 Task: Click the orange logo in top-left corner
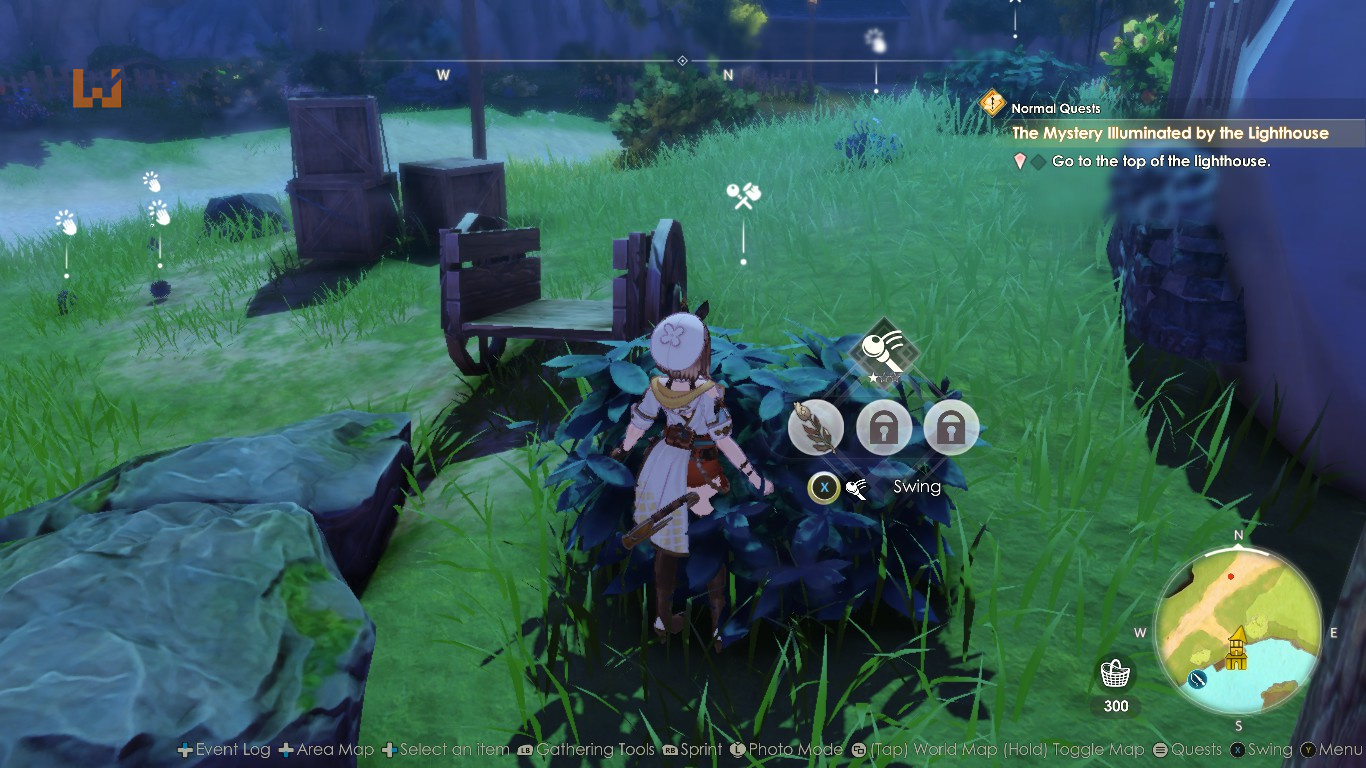tap(97, 88)
